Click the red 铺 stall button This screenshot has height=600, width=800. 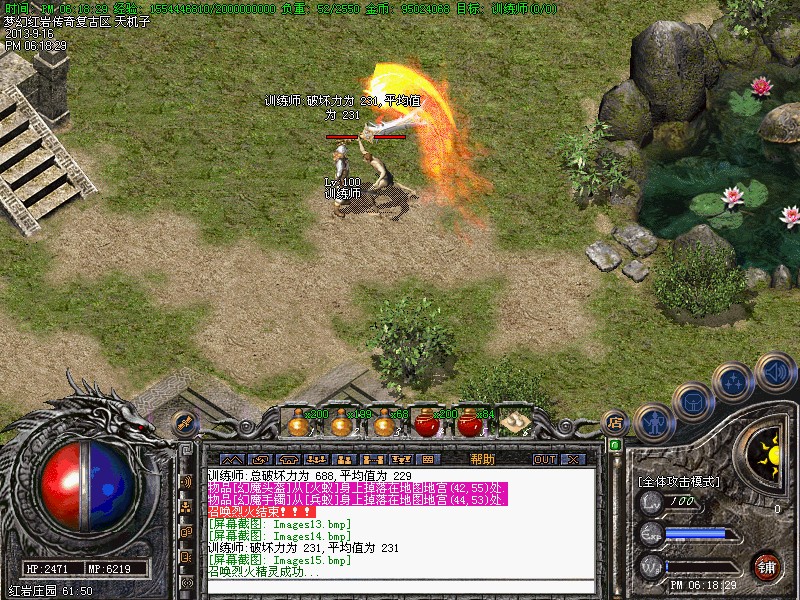(767, 566)
